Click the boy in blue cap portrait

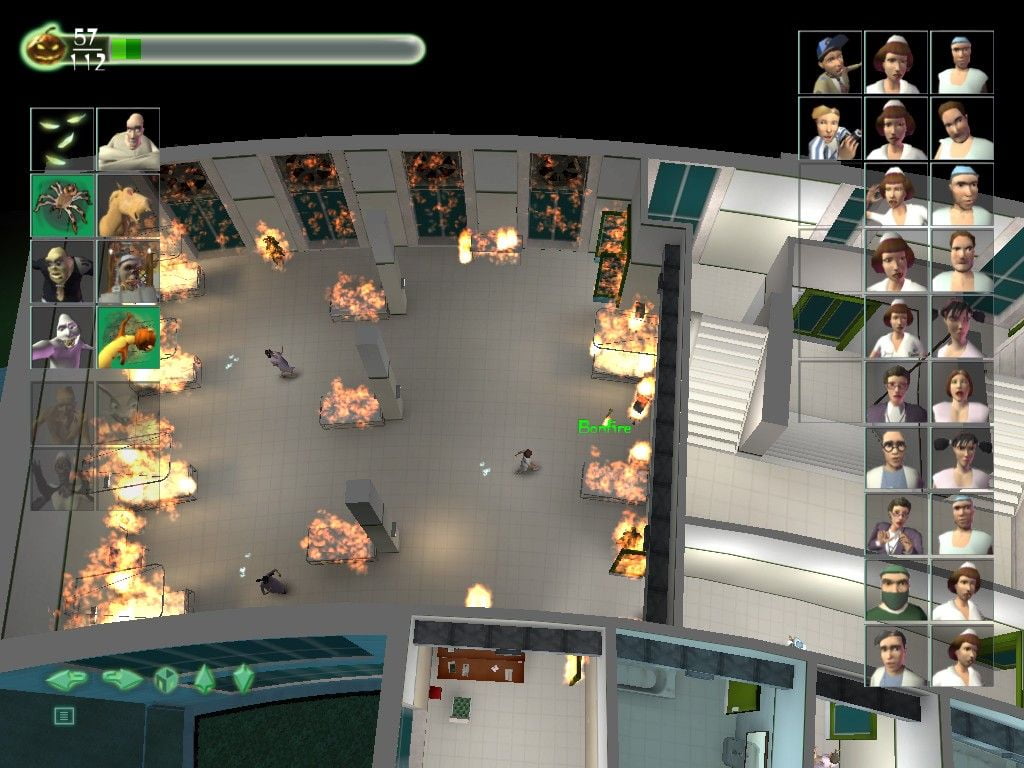click(x=830, y=63)
